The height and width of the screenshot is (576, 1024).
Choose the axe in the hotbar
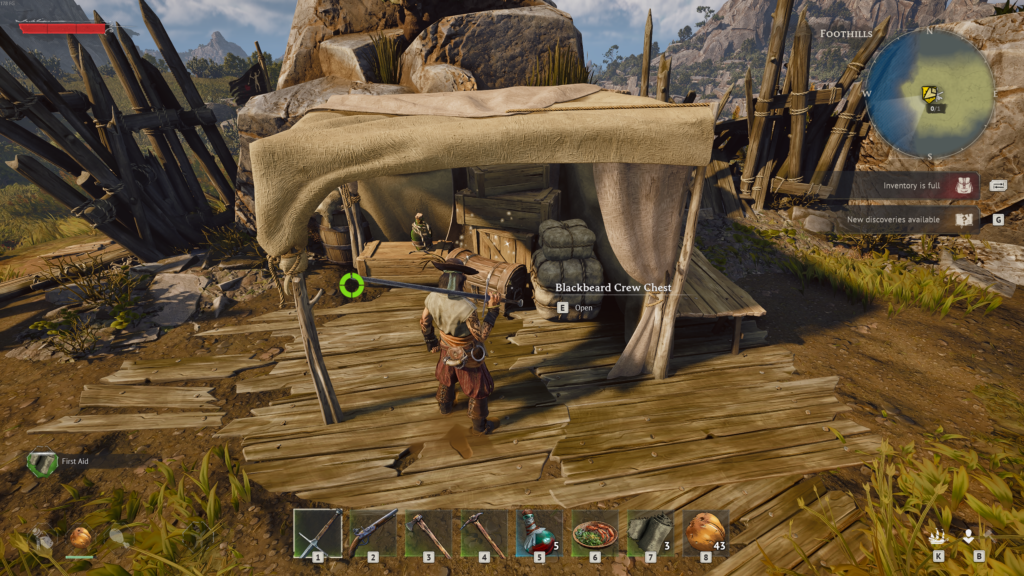pos(429,532)
